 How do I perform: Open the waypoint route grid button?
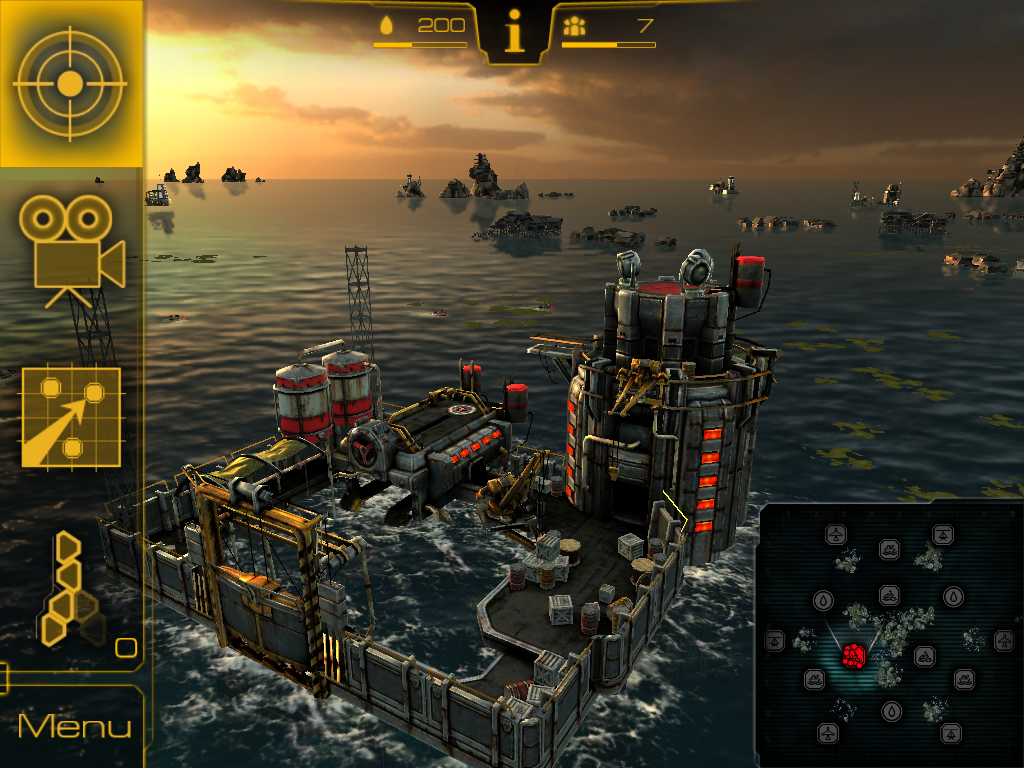[x=71, y=418]
